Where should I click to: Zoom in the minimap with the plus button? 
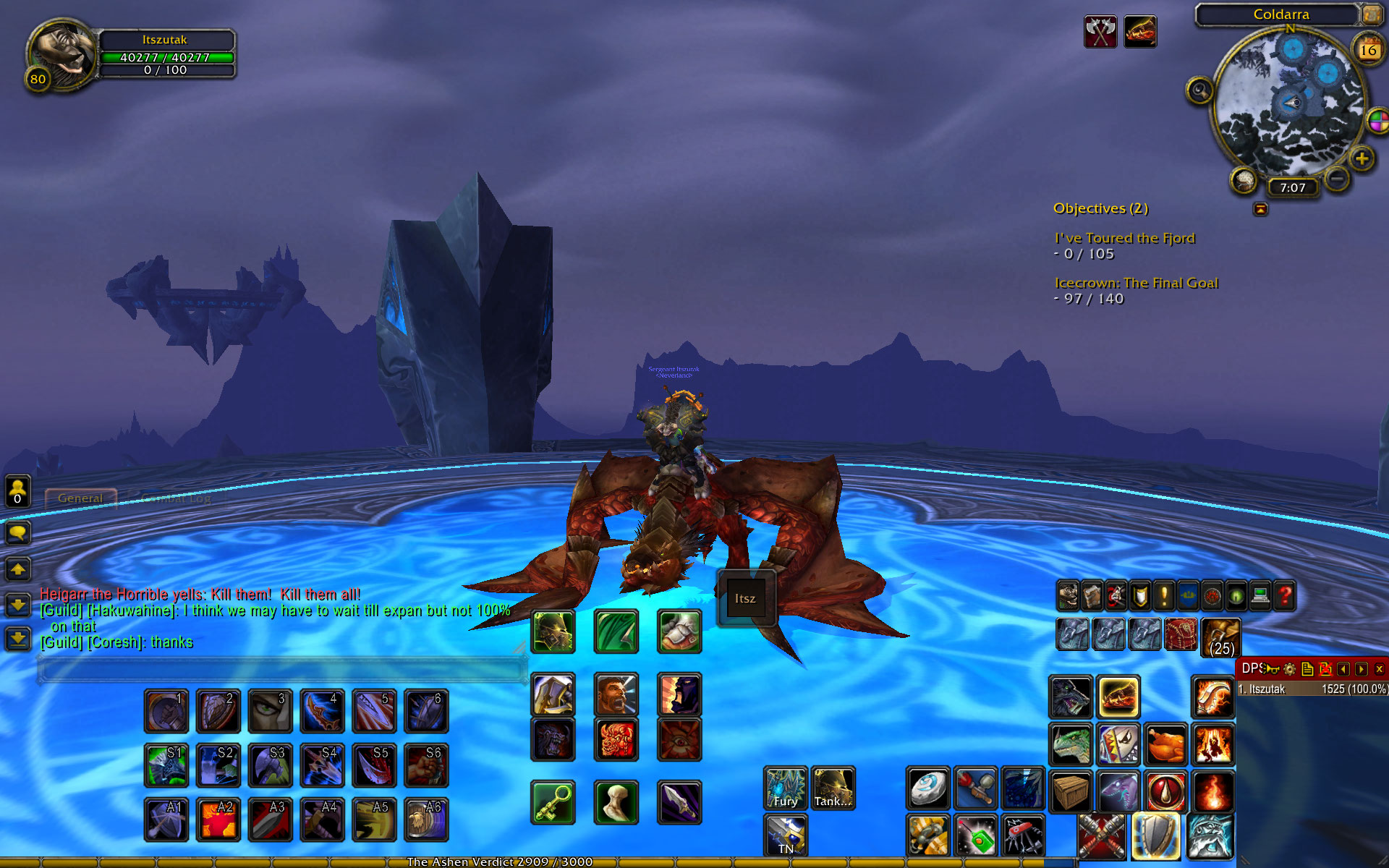[1362, 158]
